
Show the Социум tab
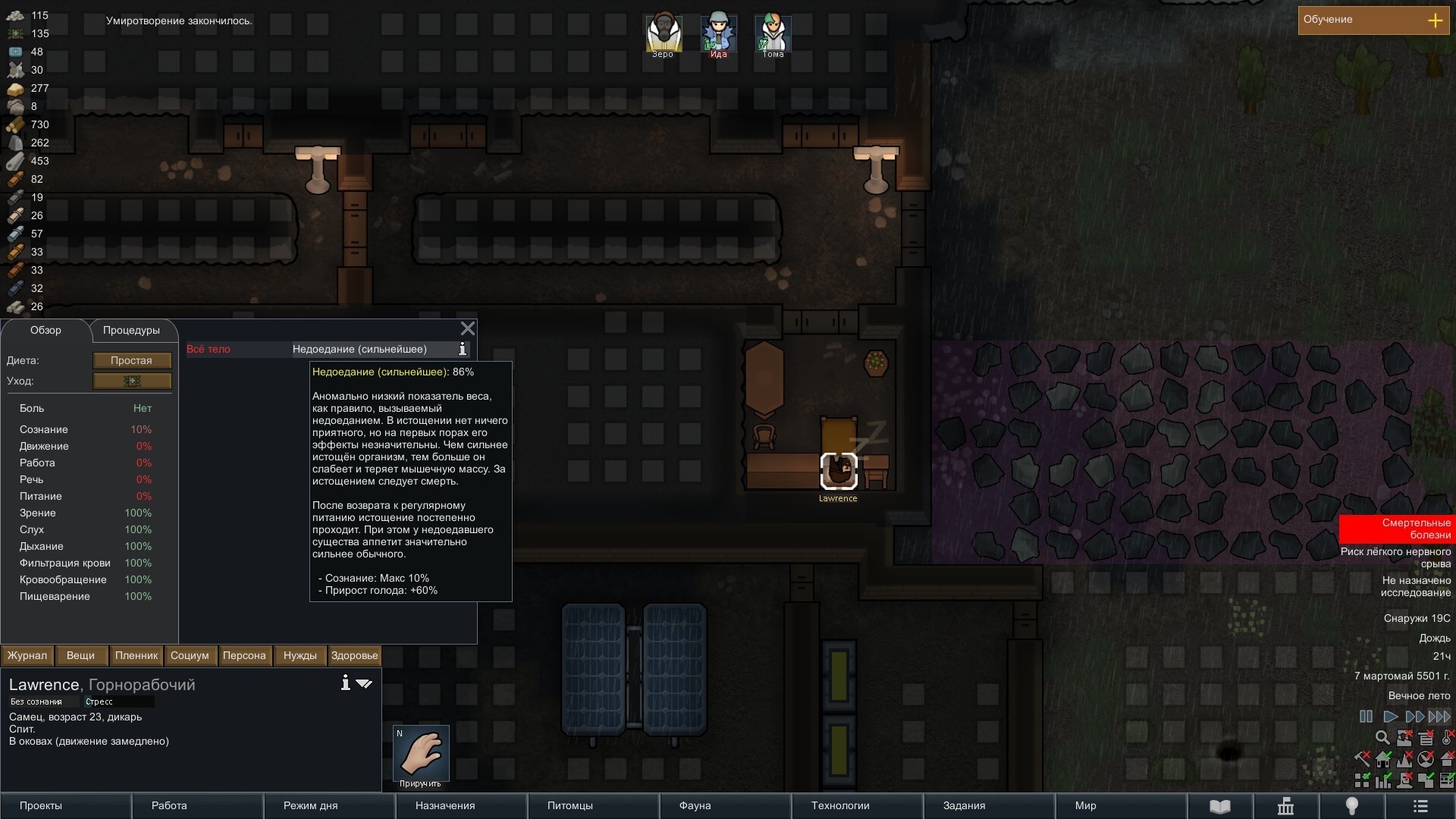190,656
